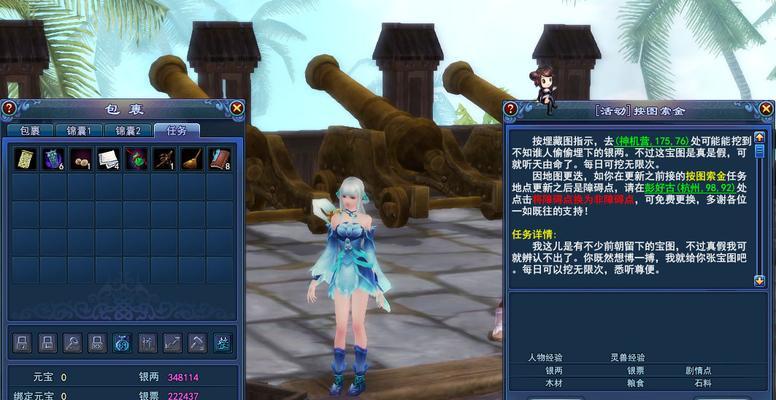Select the red book item

219,159
